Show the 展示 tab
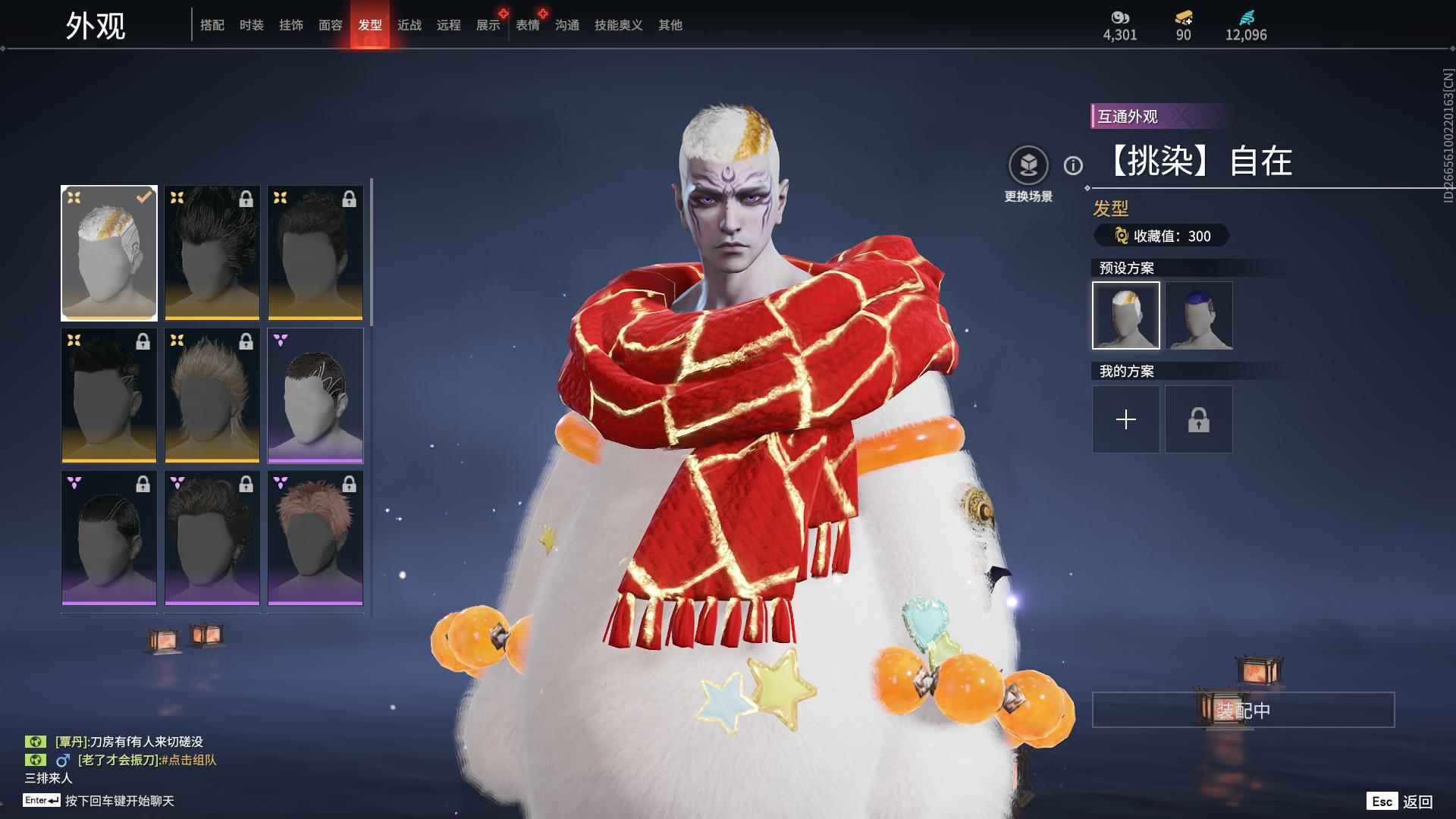Viewport: 1456px width, 819px height. pos(488,25)
